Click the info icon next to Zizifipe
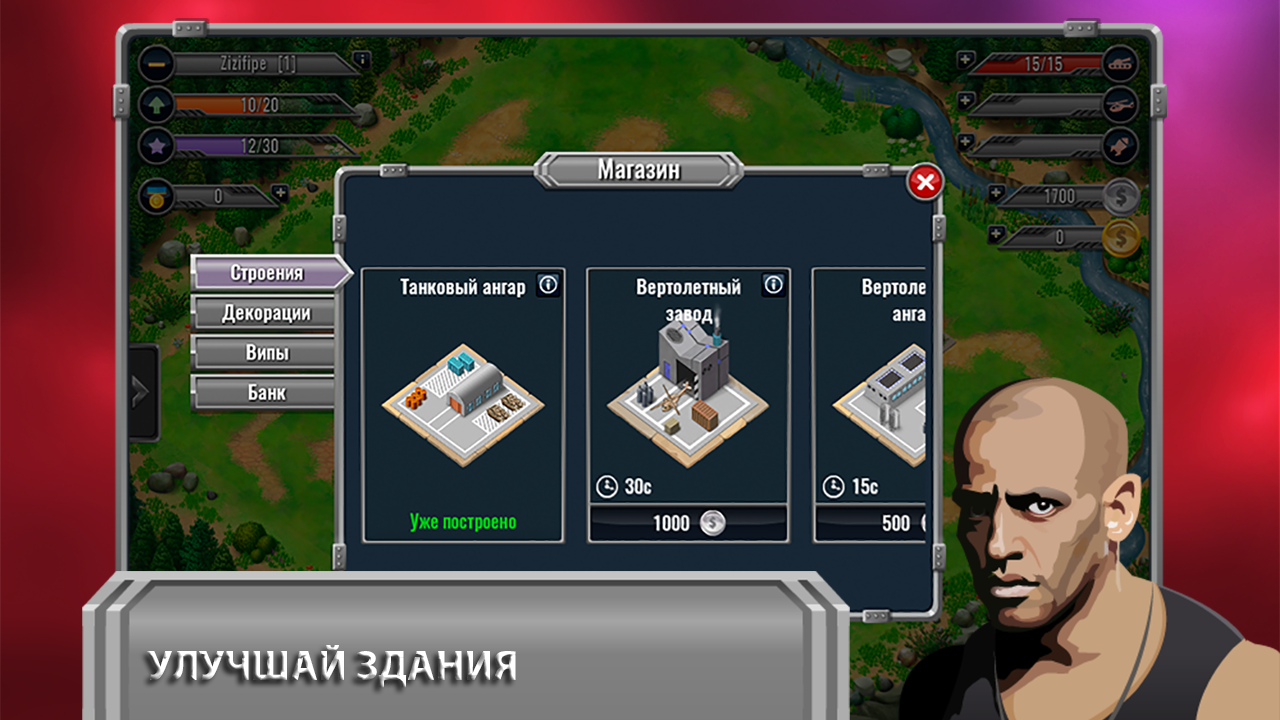This screenshot has width=1280, height=720. [362, 59]
